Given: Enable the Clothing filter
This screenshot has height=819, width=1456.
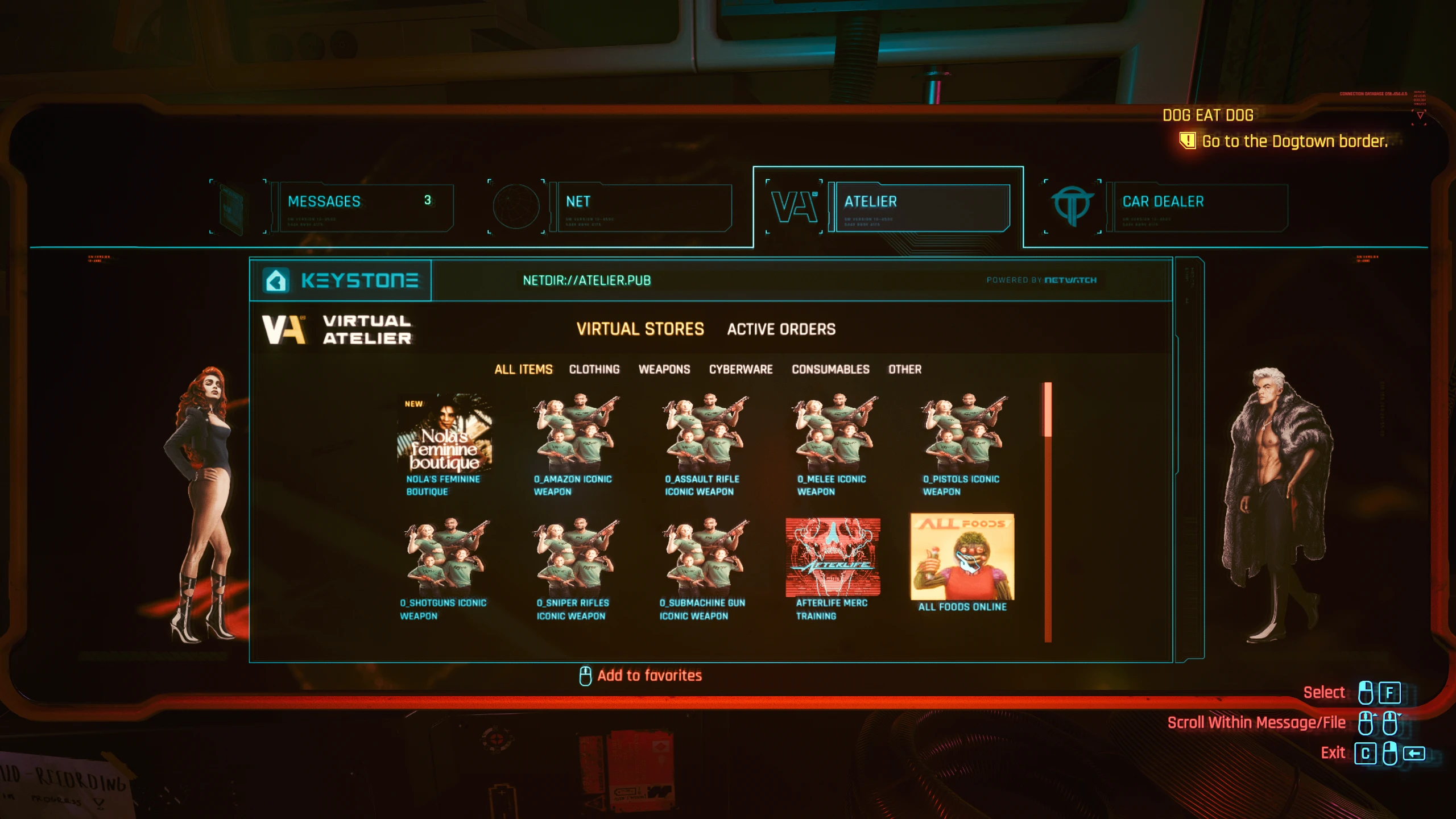Looking at the screenshot, I should [593, 369].
